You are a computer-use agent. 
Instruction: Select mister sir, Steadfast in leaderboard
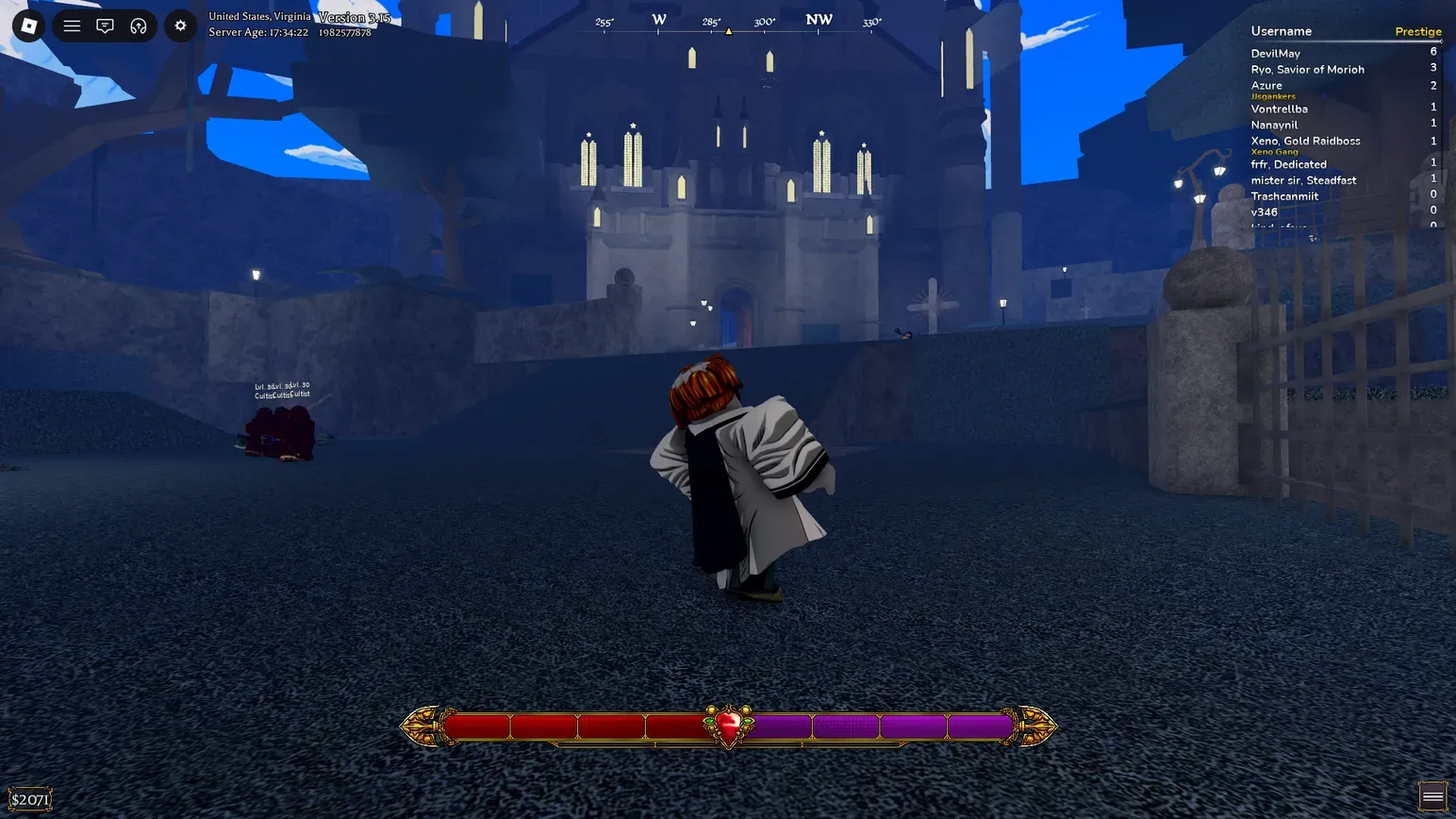coord(1303,181)
